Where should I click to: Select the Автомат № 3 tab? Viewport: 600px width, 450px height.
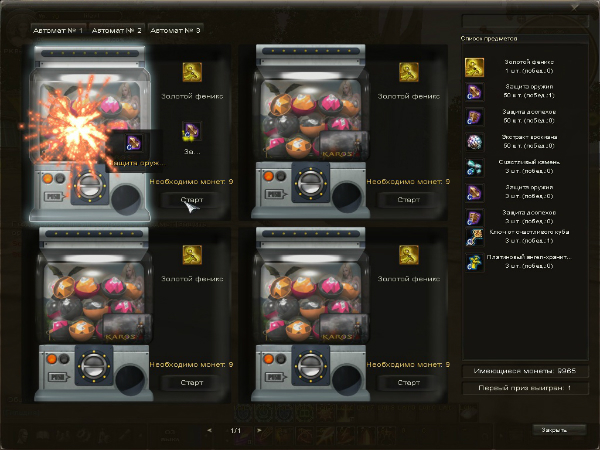(175, 31)
